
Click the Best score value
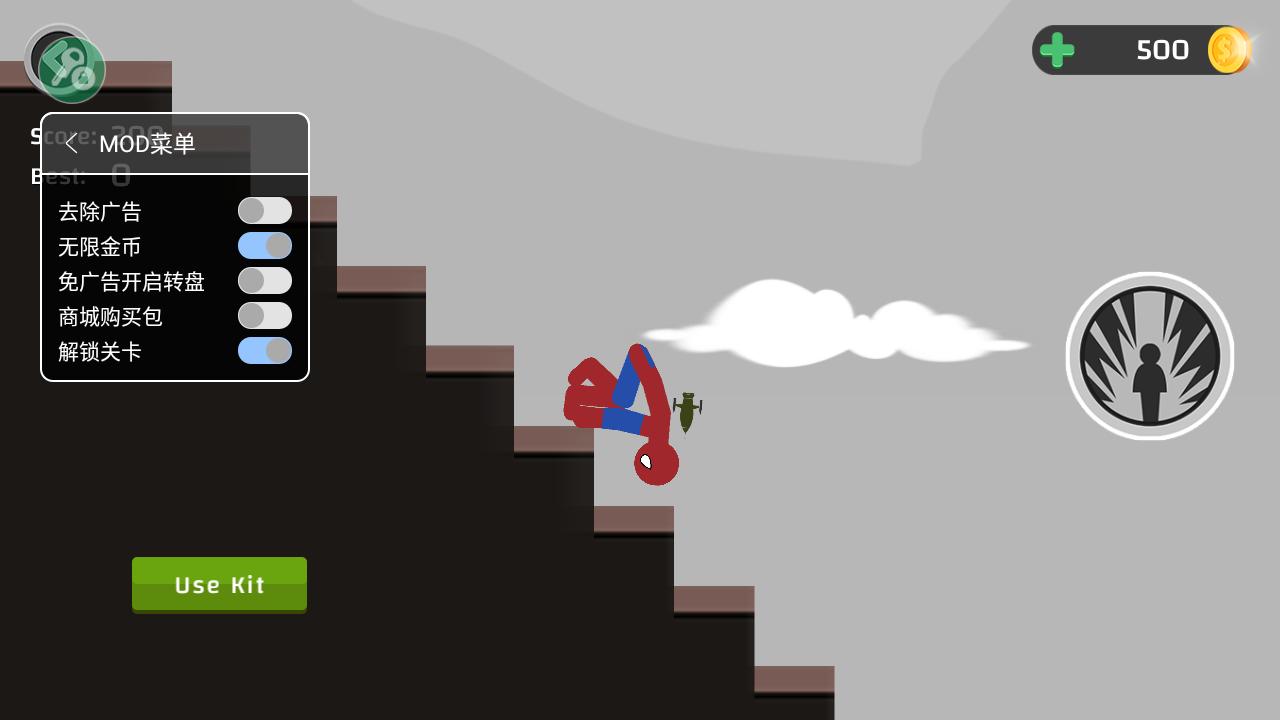pyautogui.click(x=122, y=176)
